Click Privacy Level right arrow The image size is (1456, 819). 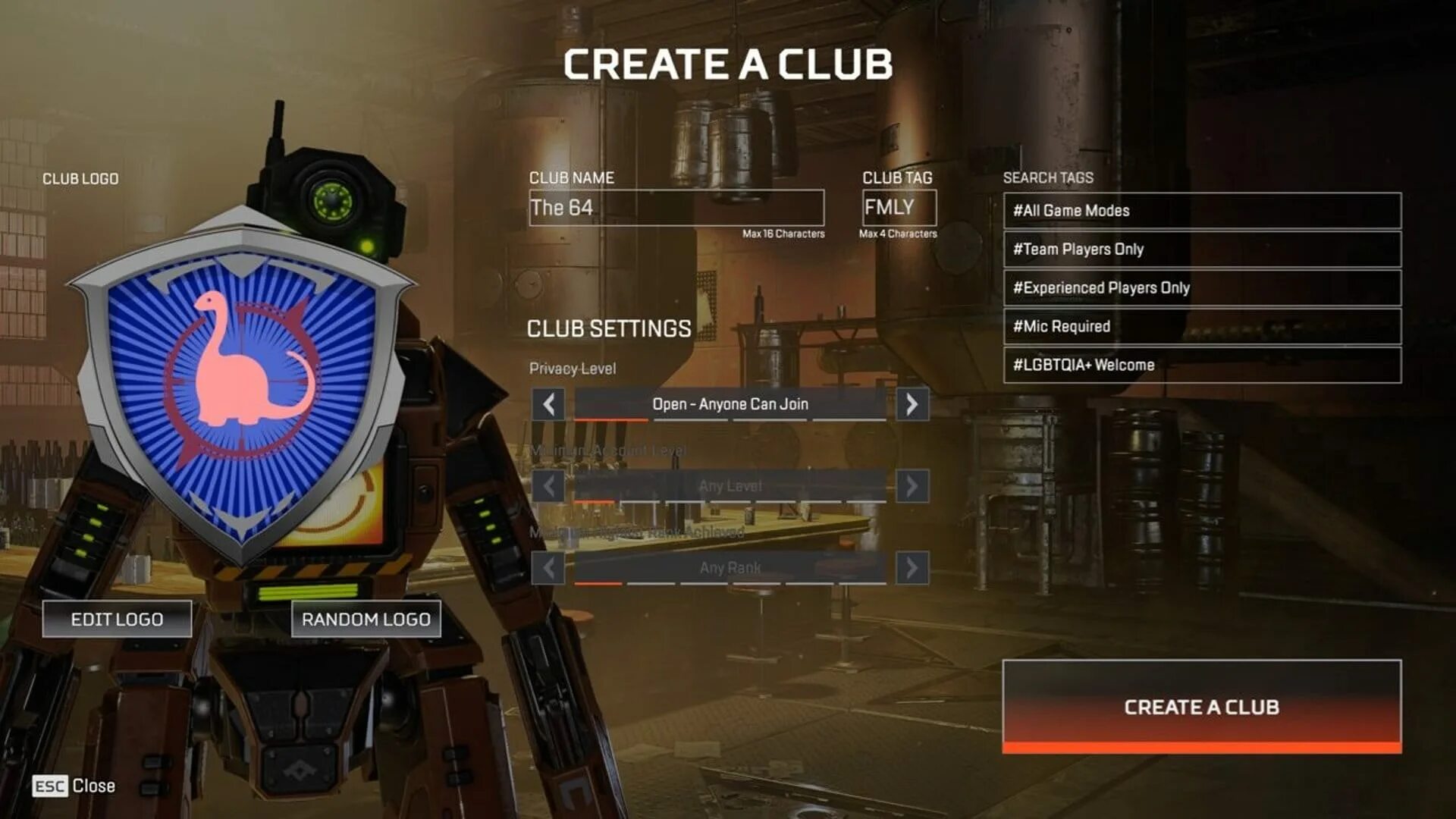(912, 404)
